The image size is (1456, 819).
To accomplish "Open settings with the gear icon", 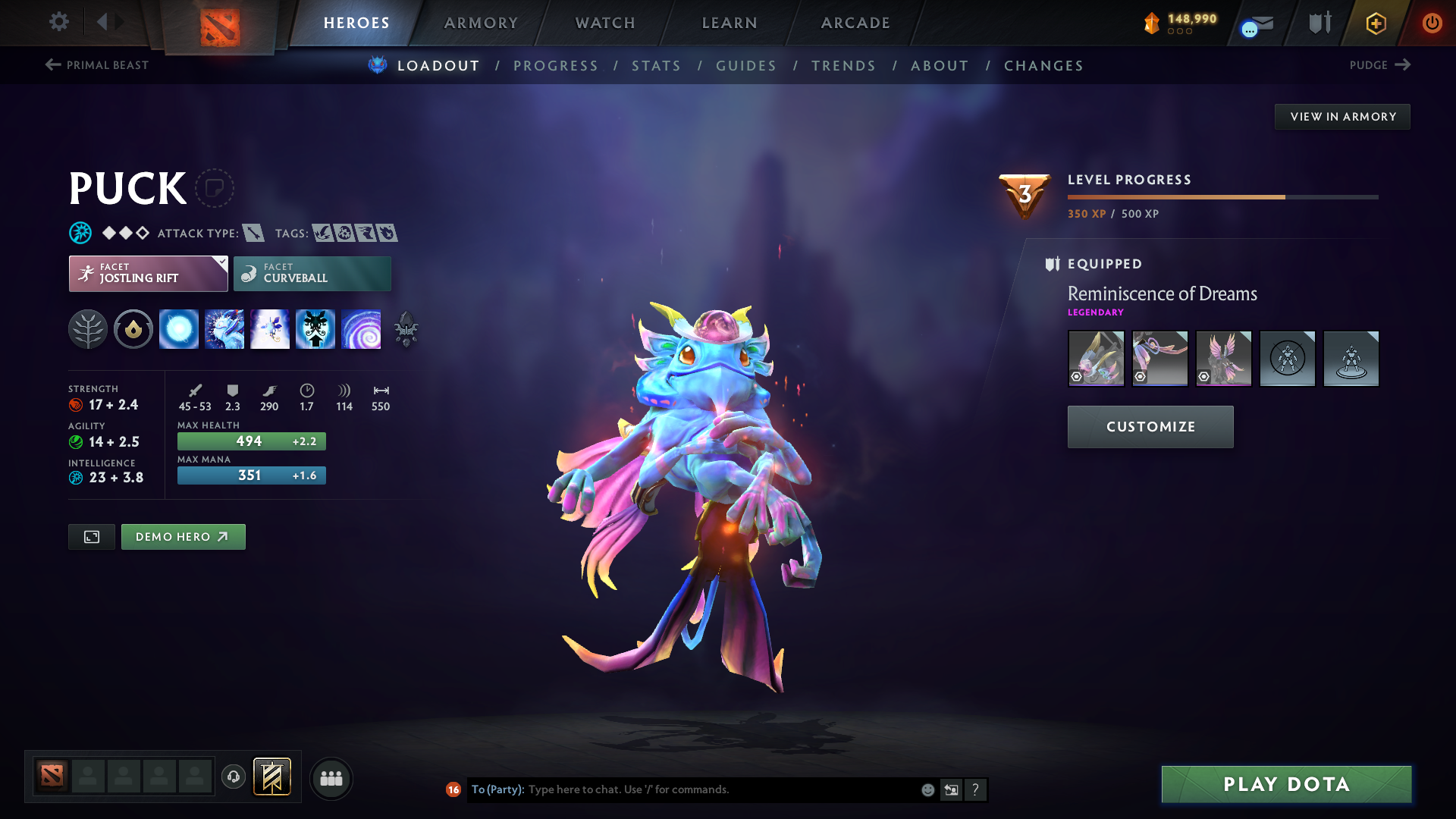I will pos(59,22).
